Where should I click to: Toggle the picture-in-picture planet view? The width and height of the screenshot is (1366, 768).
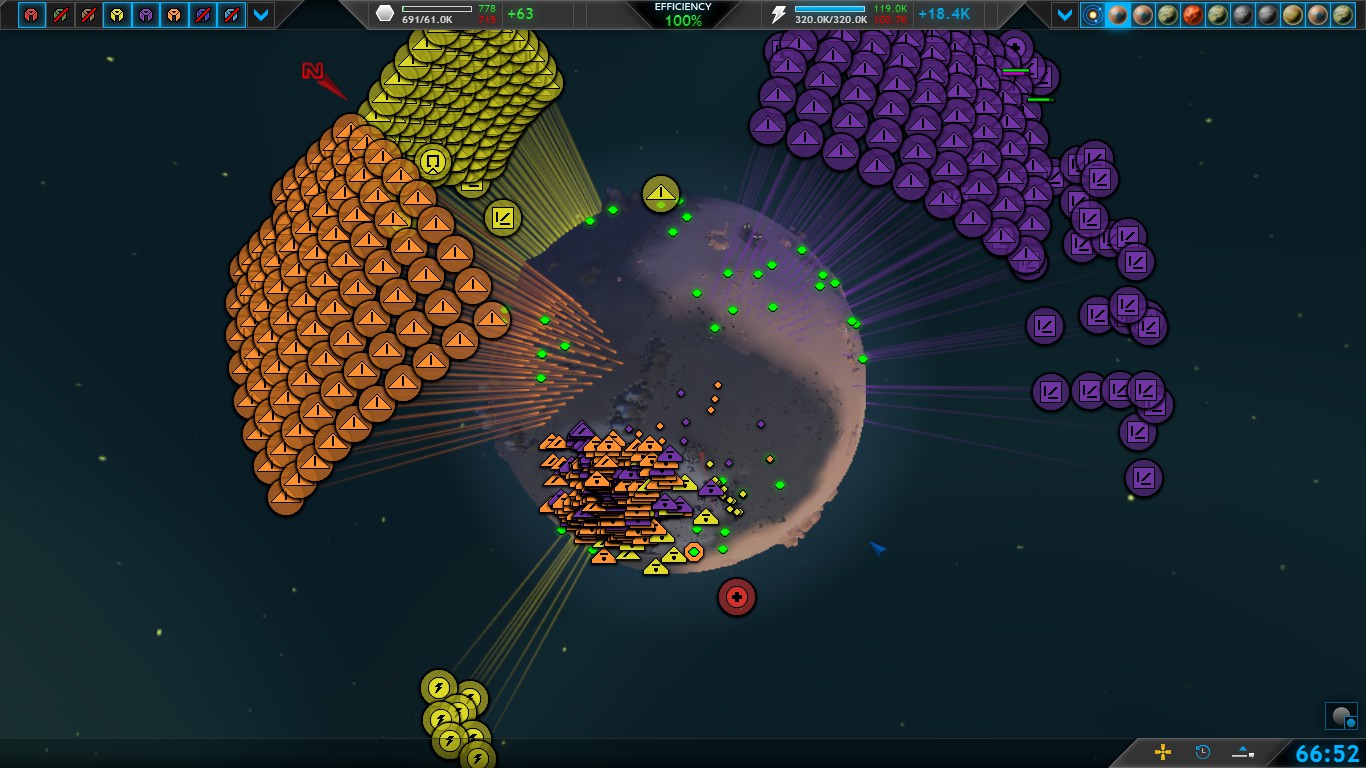click(x=1341, y=716)
